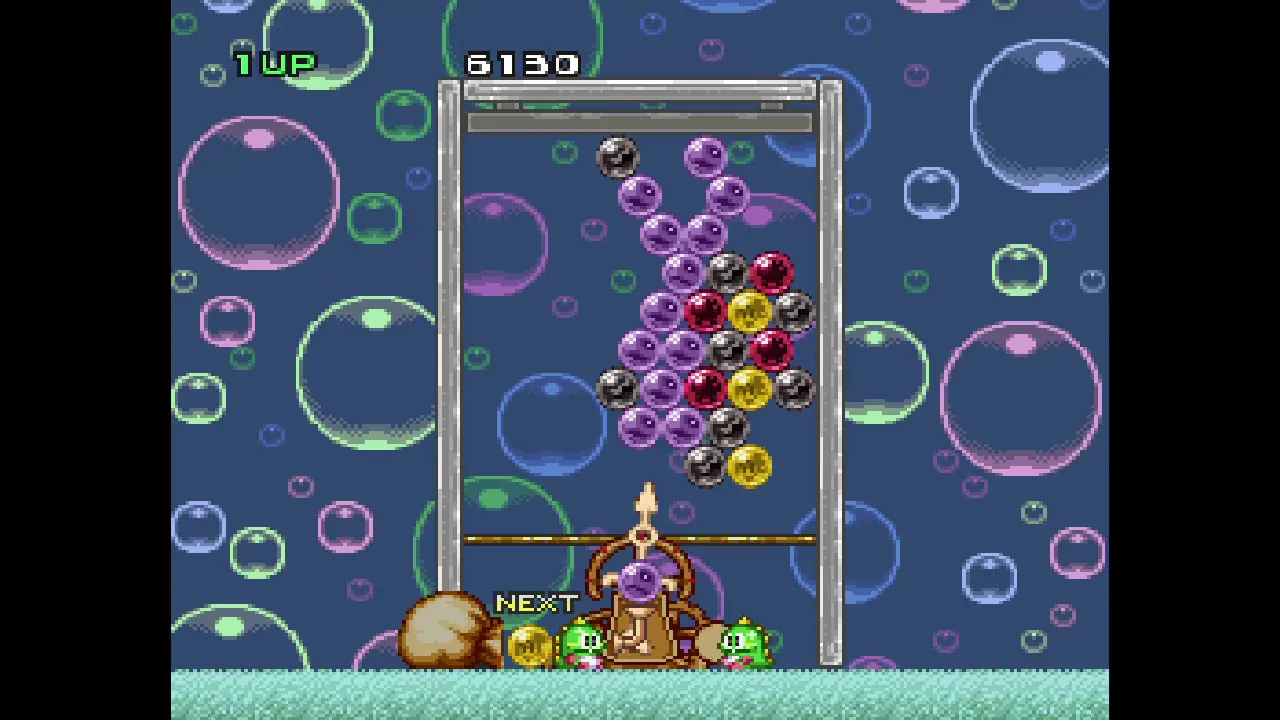The height and width of the screenshot is (720, 1280).
Task: Click the green dinosaur right of the launcher
Action: tap(745, 640)
